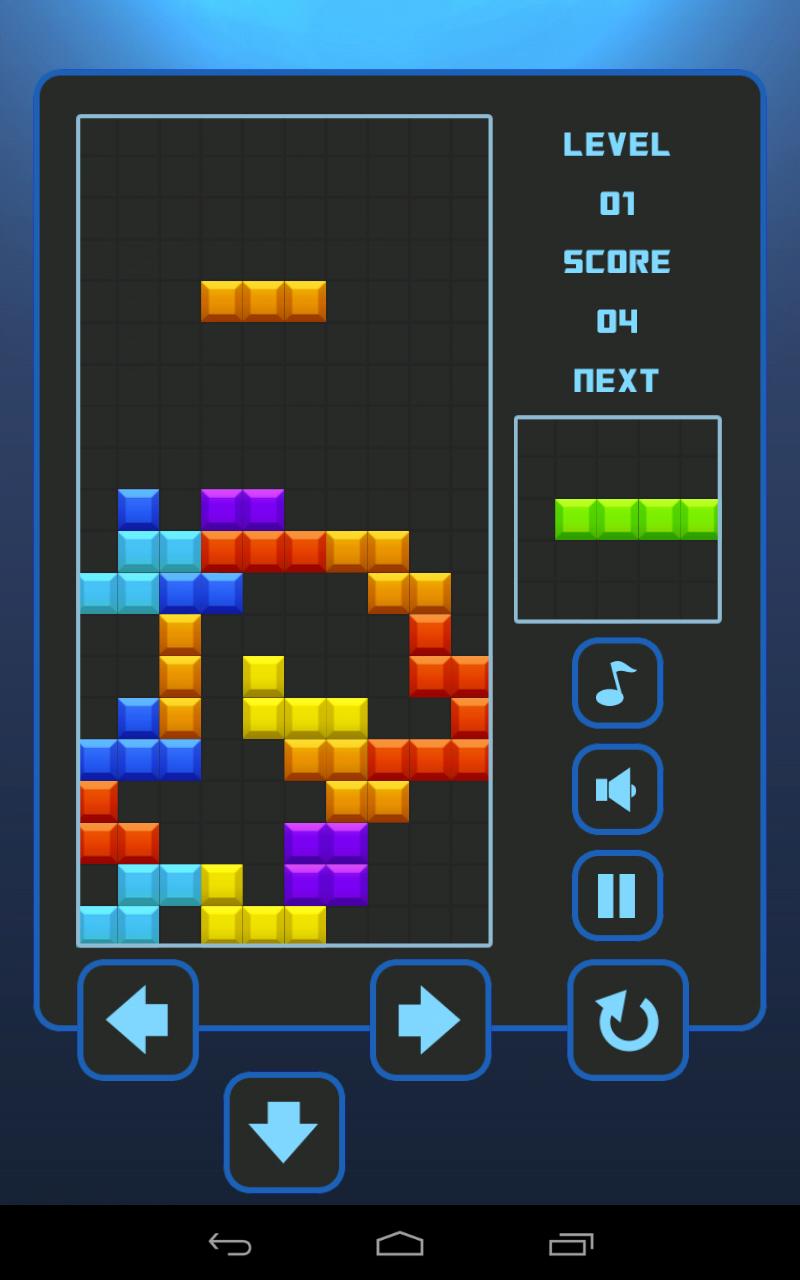
Task: Rotate the falling piece with the rotate button
Action: 628,1020
